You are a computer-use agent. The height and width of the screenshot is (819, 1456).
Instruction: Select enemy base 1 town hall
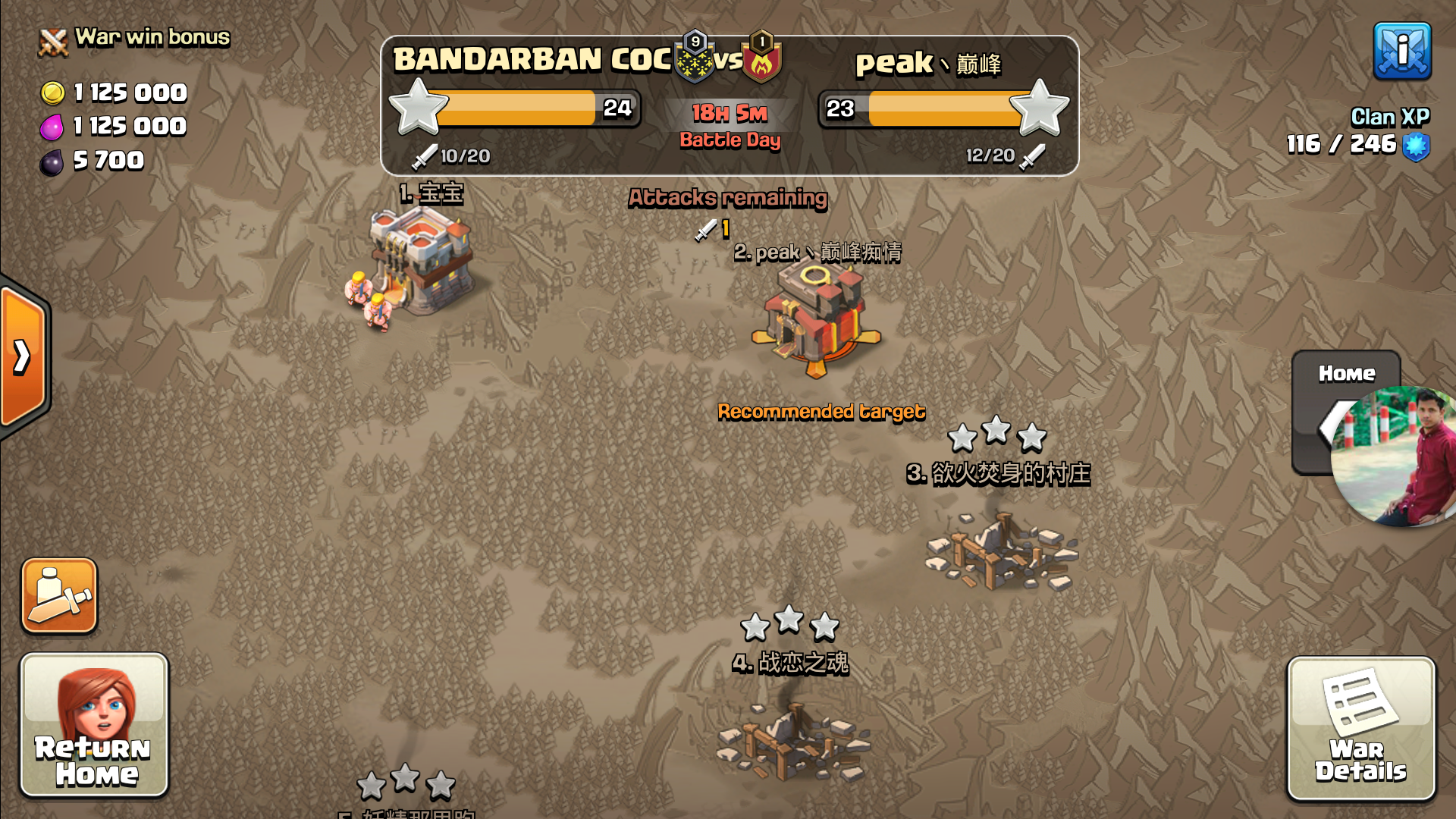click(x=422, y=262)
